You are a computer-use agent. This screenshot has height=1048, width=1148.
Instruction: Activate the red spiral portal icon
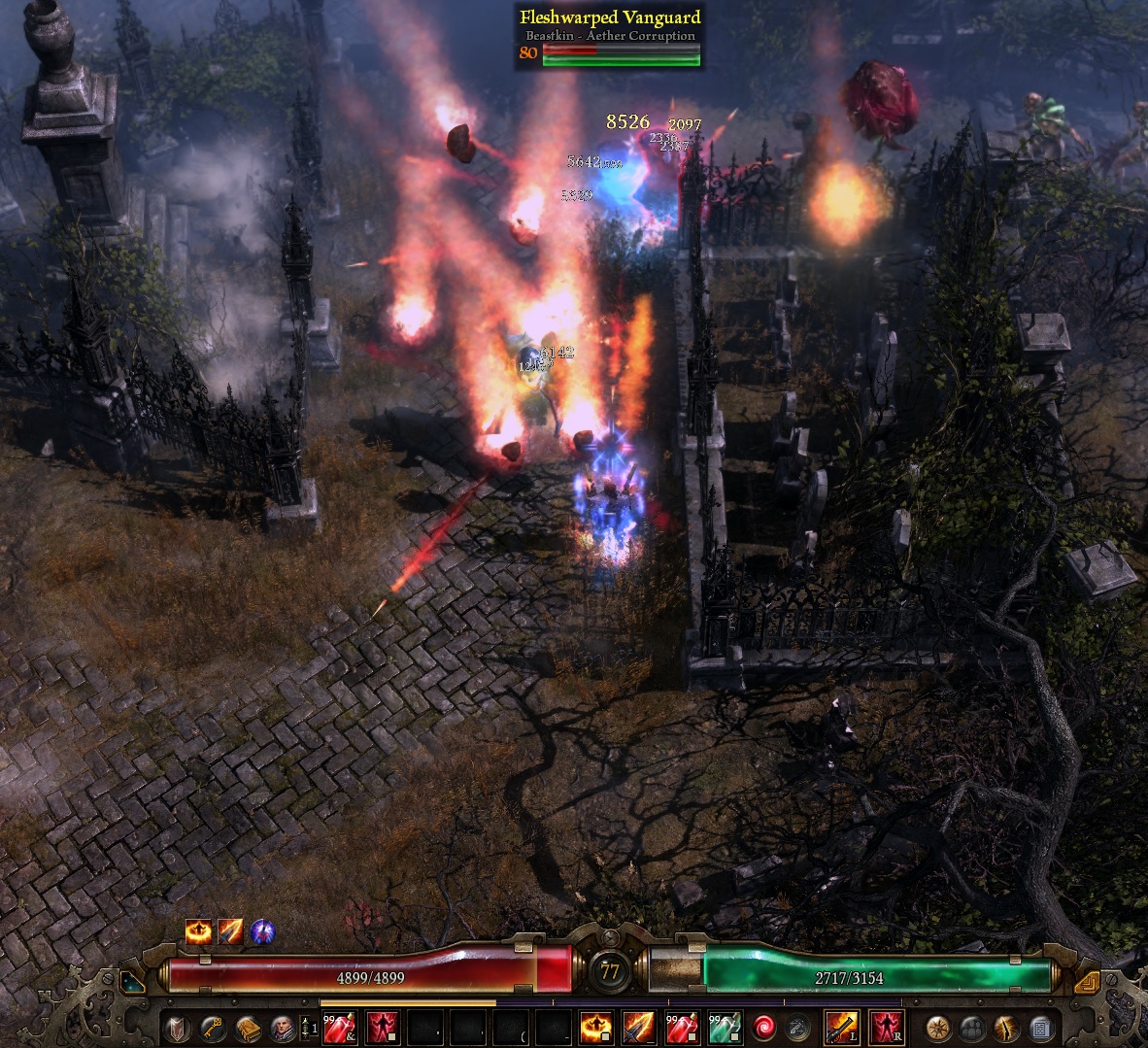click(764, 1027)
